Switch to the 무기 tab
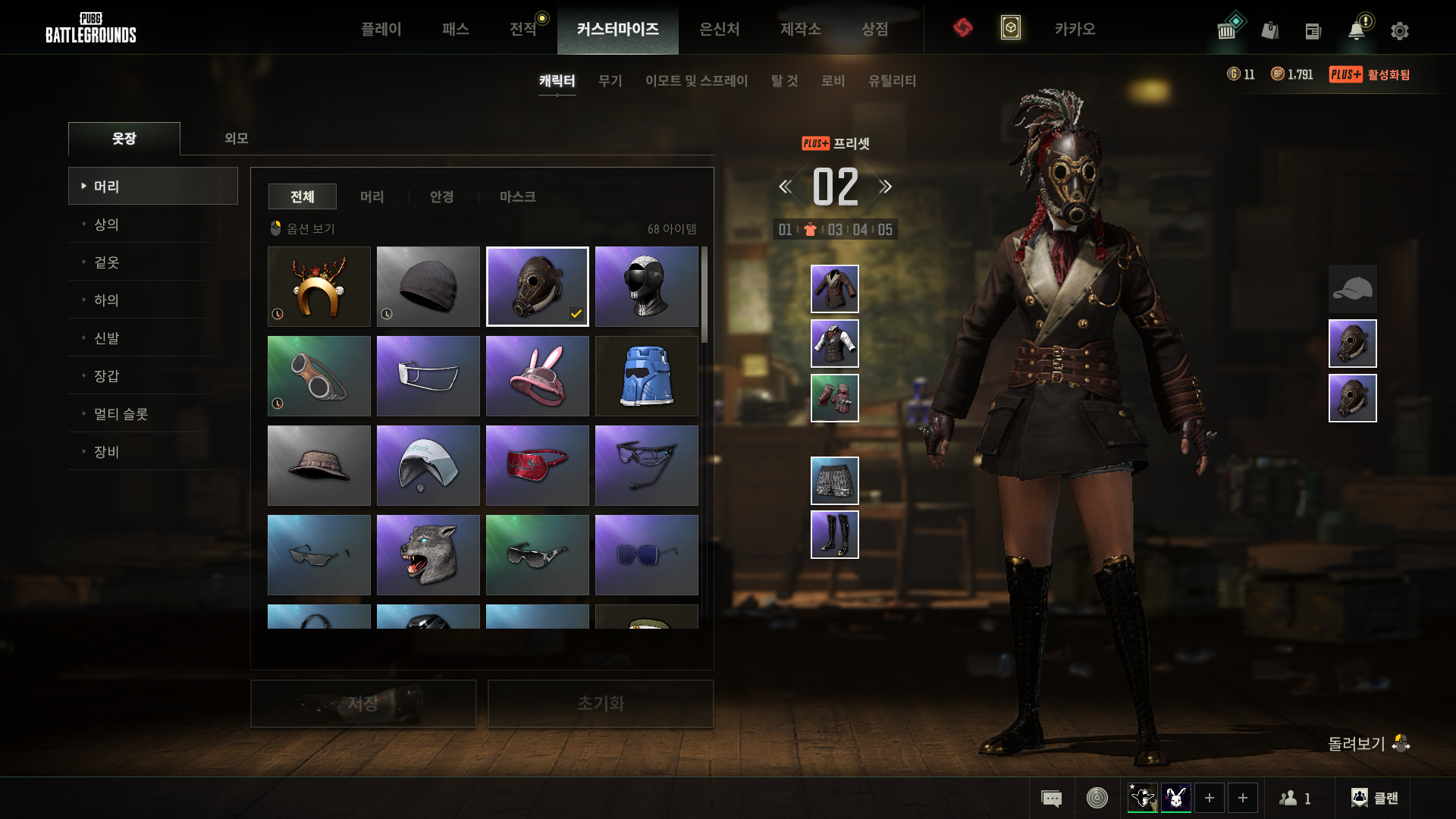1456x819 pixels. (610, 80)
